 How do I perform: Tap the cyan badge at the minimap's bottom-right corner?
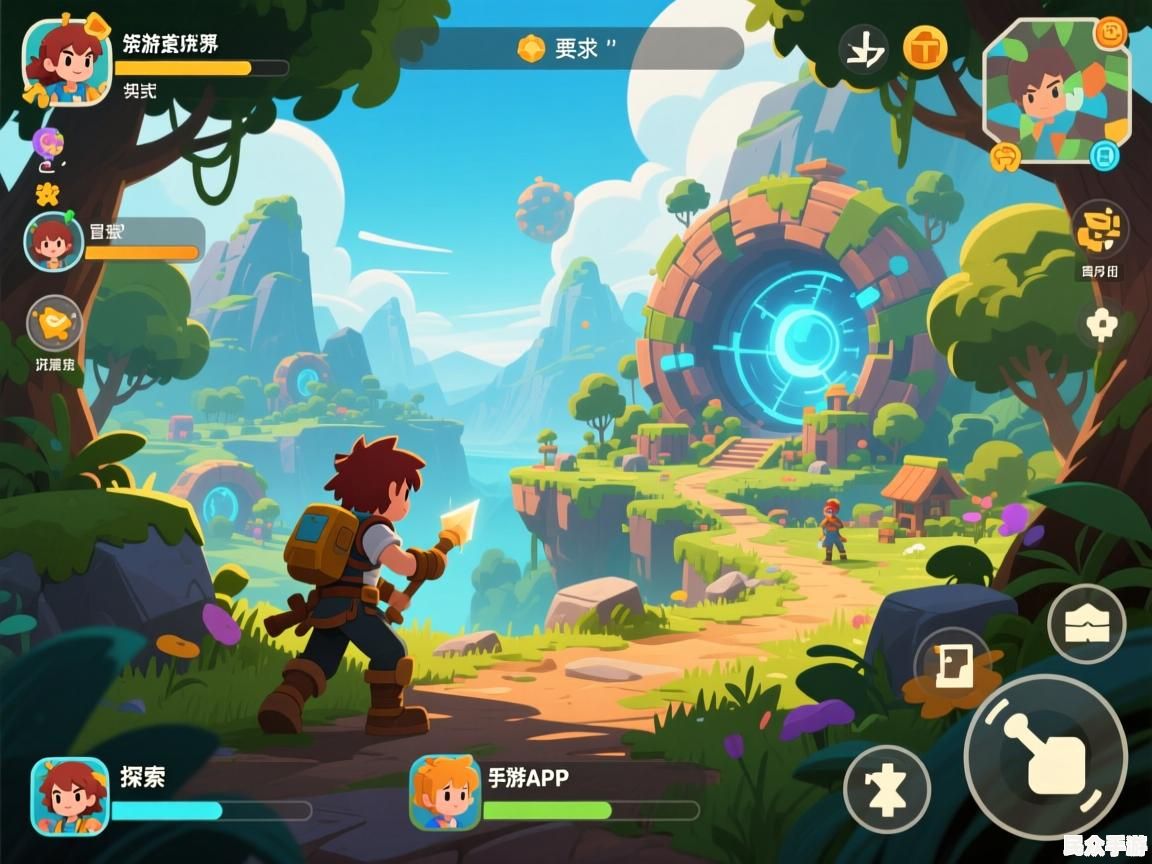tap(1103, 155)
